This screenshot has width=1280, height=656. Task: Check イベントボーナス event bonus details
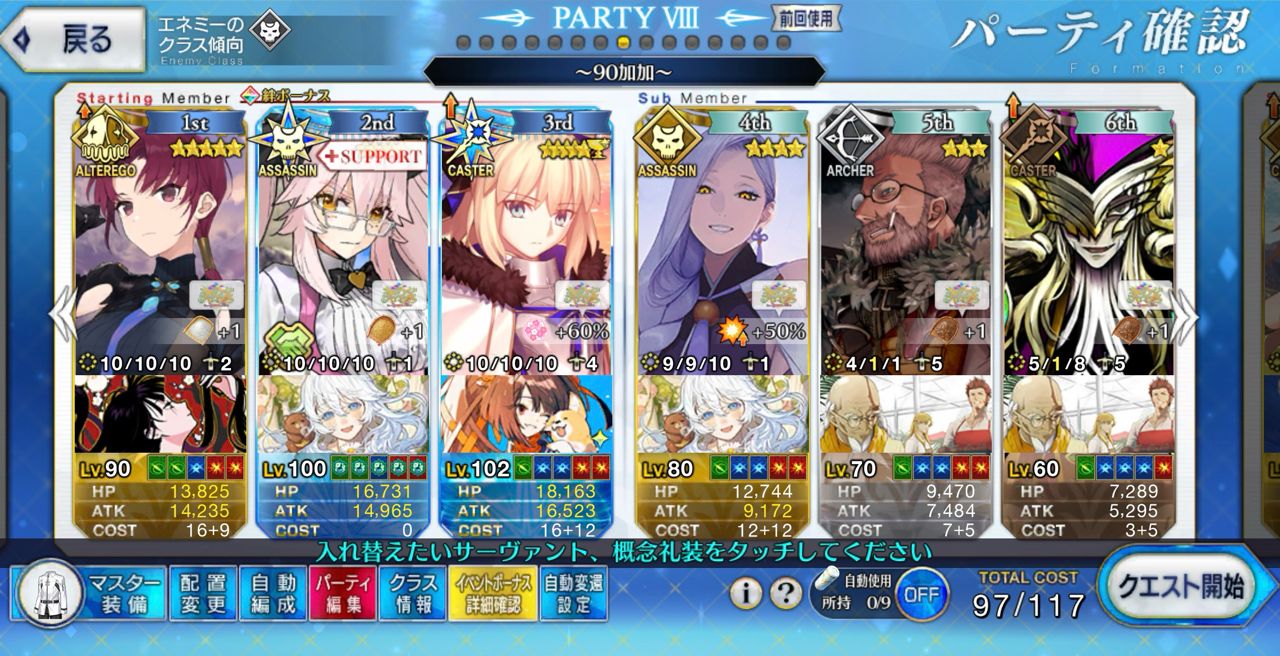[493, 594]
